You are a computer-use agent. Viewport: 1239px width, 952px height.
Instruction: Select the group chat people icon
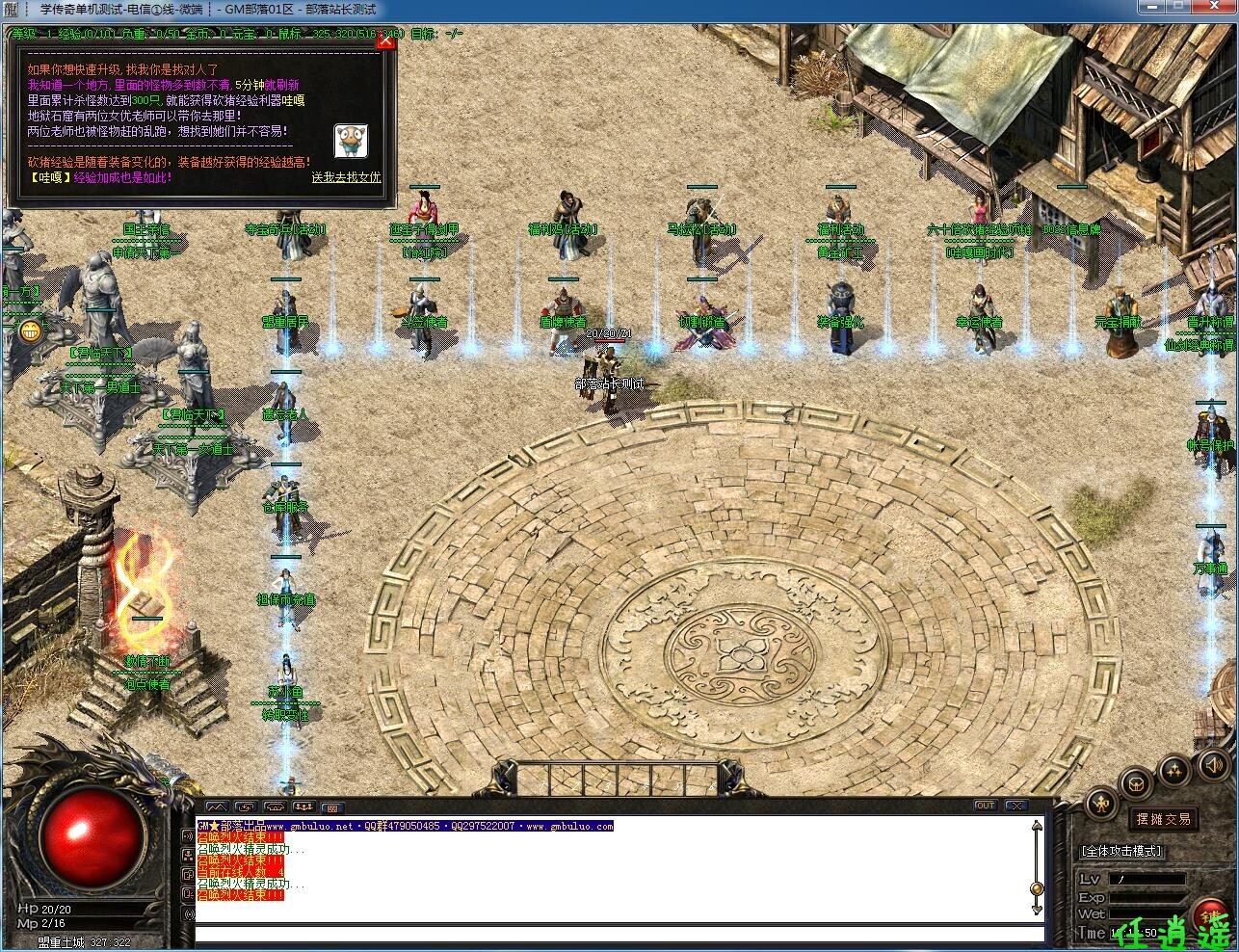point(305,807)
